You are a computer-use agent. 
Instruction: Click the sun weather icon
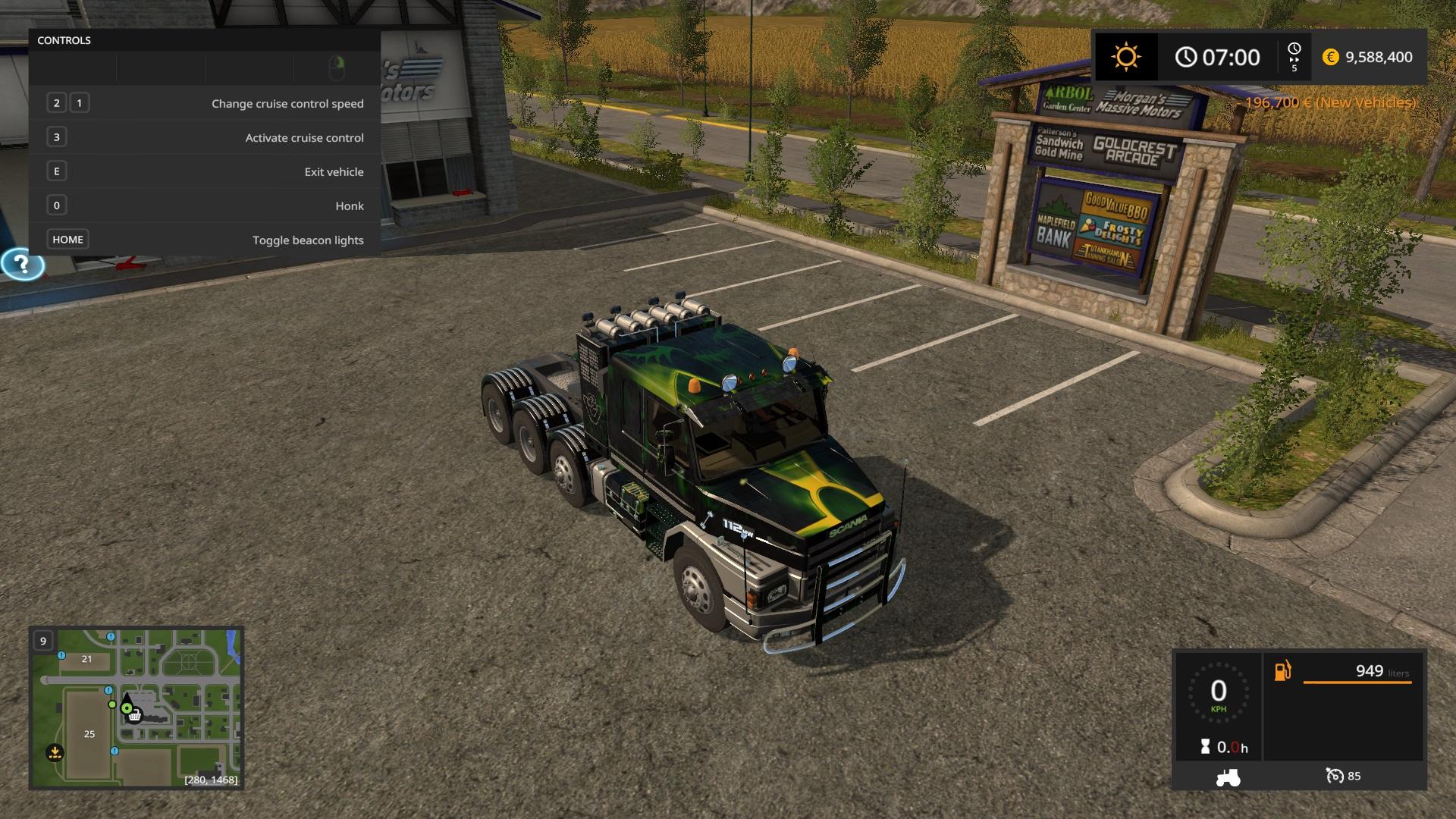coord(1126,57)
